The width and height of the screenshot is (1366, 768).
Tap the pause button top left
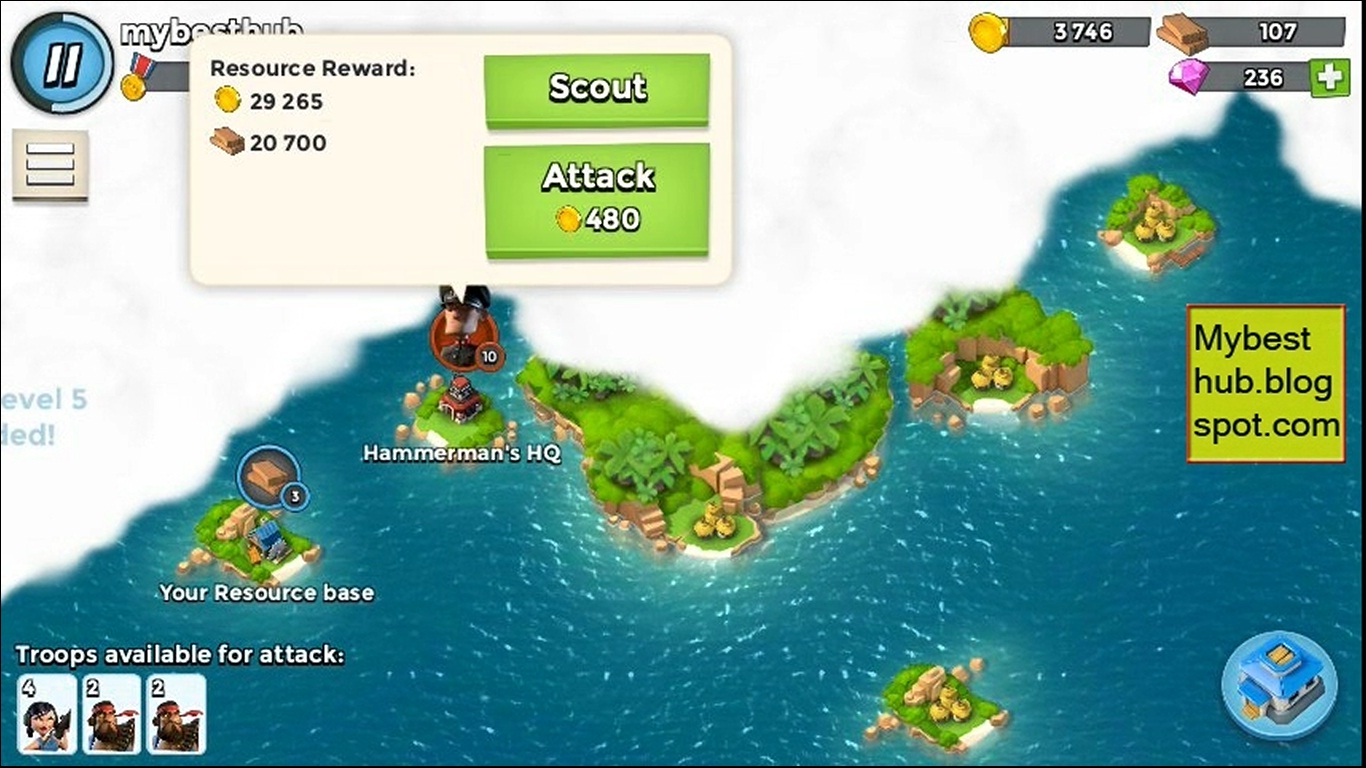click(x=60, y=62)
